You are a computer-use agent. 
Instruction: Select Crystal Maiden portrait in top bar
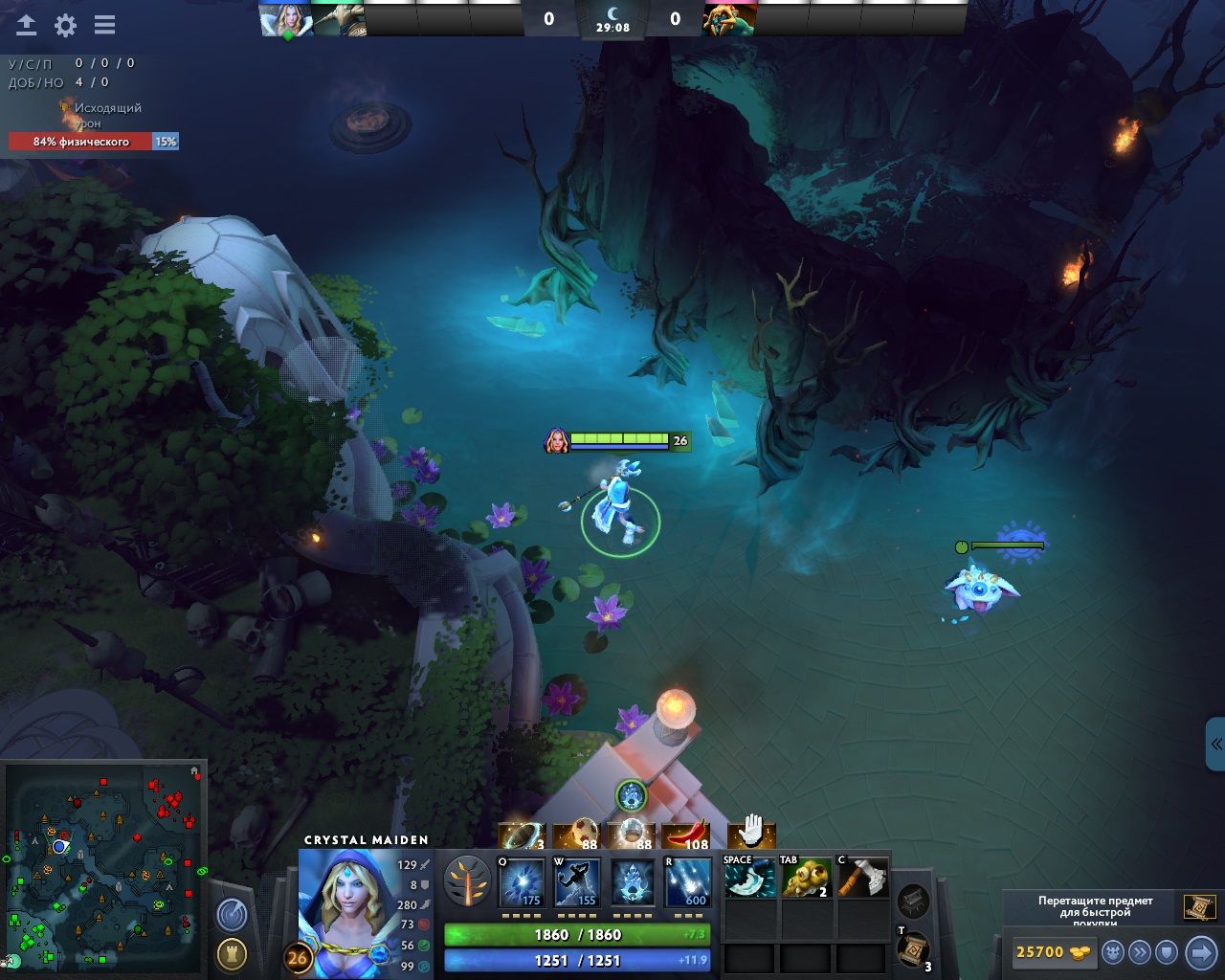pyautogui.click(x=286, y=20)
